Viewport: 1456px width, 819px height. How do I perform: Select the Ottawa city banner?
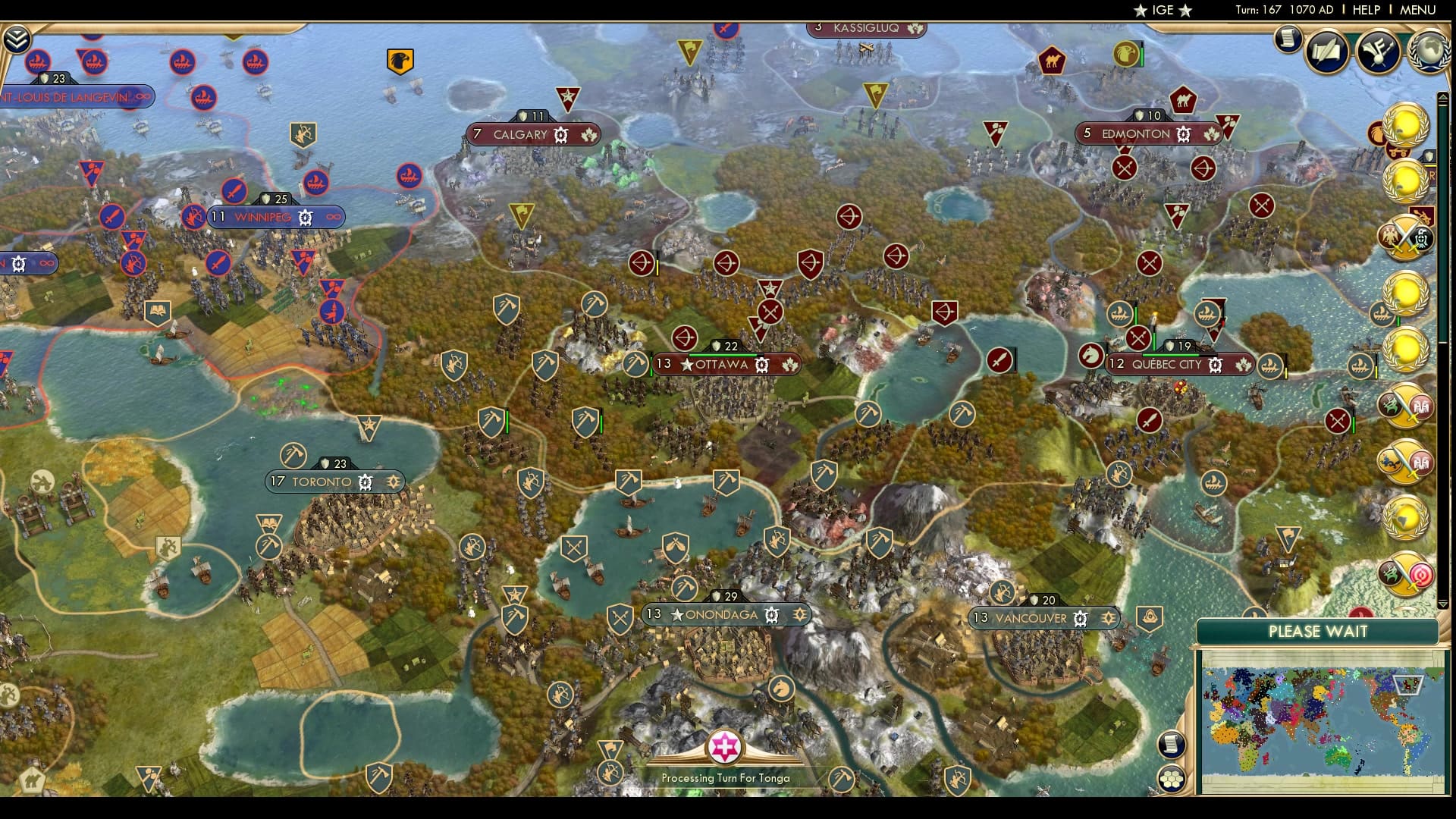(724, 365)
